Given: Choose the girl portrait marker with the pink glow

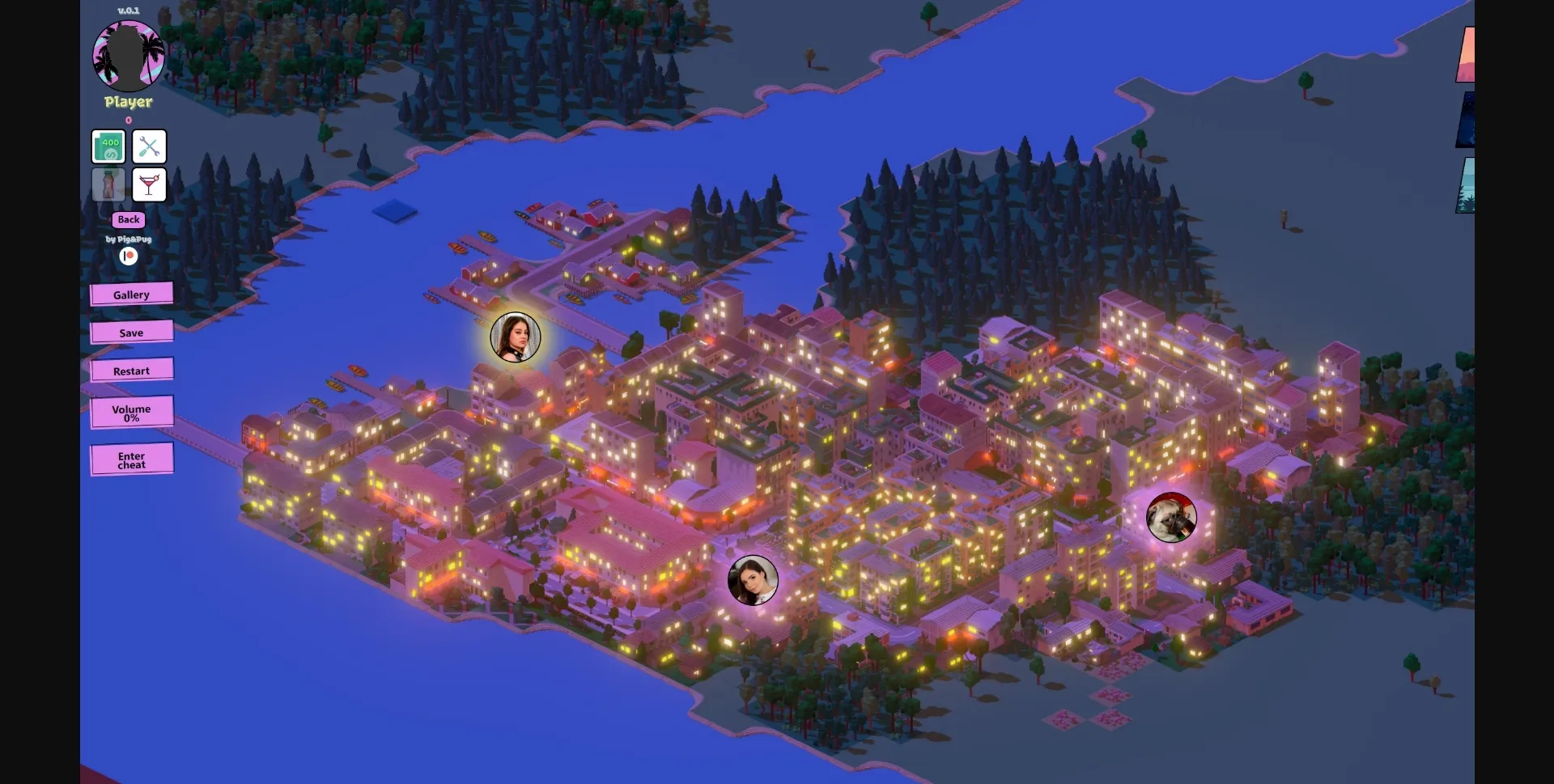Looking at the screenshot, I should pos(753,580).
